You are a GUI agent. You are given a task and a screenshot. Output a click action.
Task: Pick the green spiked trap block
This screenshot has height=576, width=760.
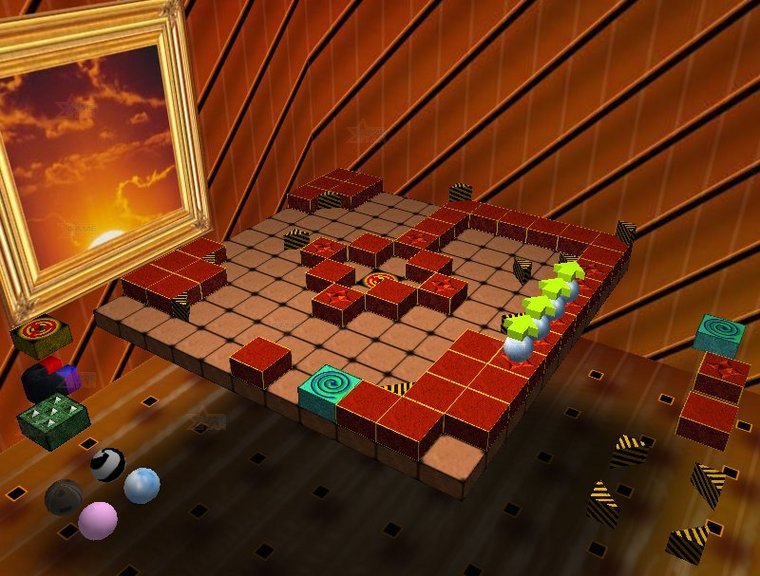[53, 418]
